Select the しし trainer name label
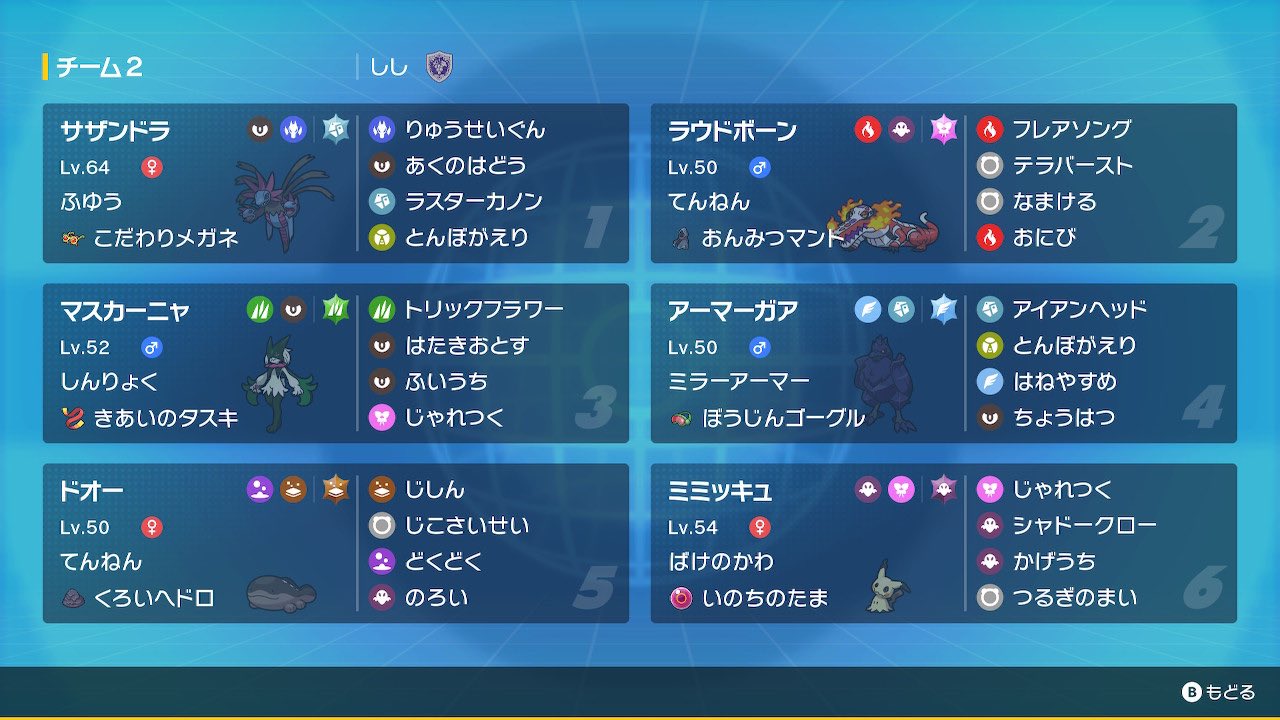 click(388, 64)
